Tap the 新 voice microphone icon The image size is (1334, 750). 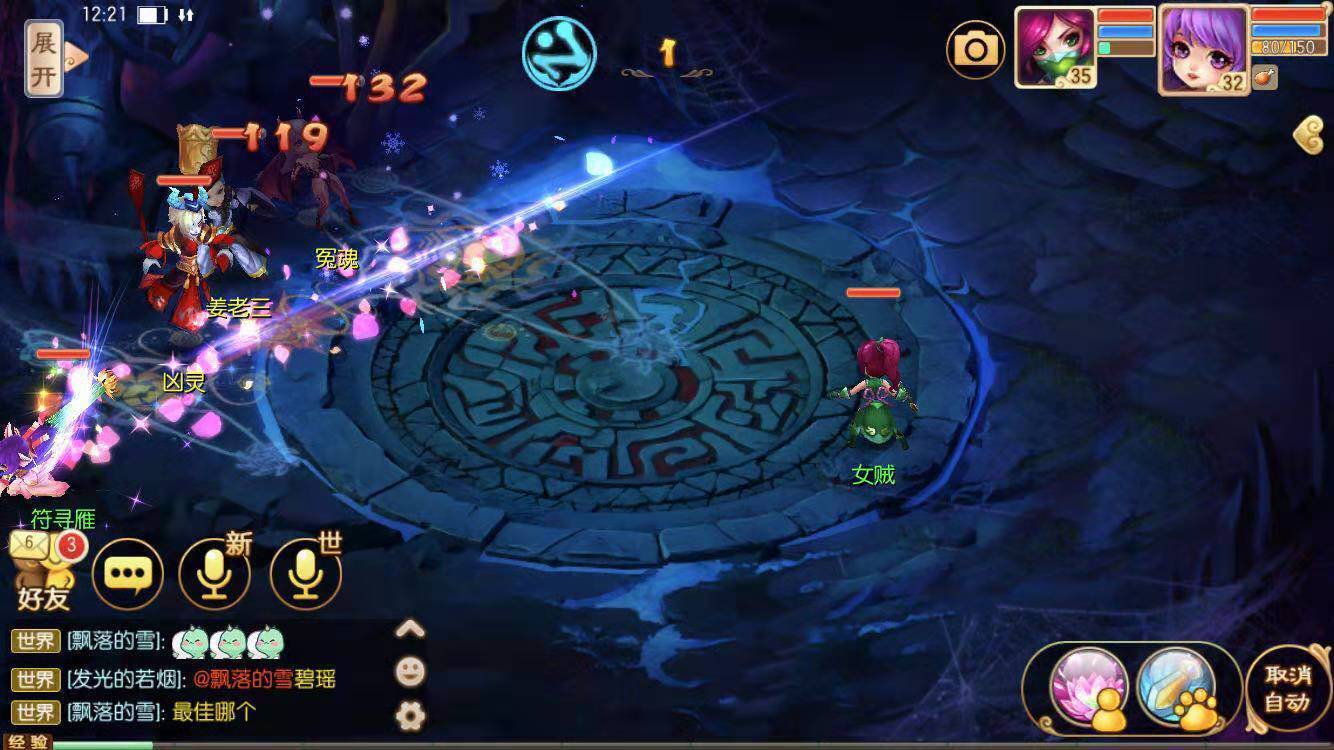pos(215,573)
